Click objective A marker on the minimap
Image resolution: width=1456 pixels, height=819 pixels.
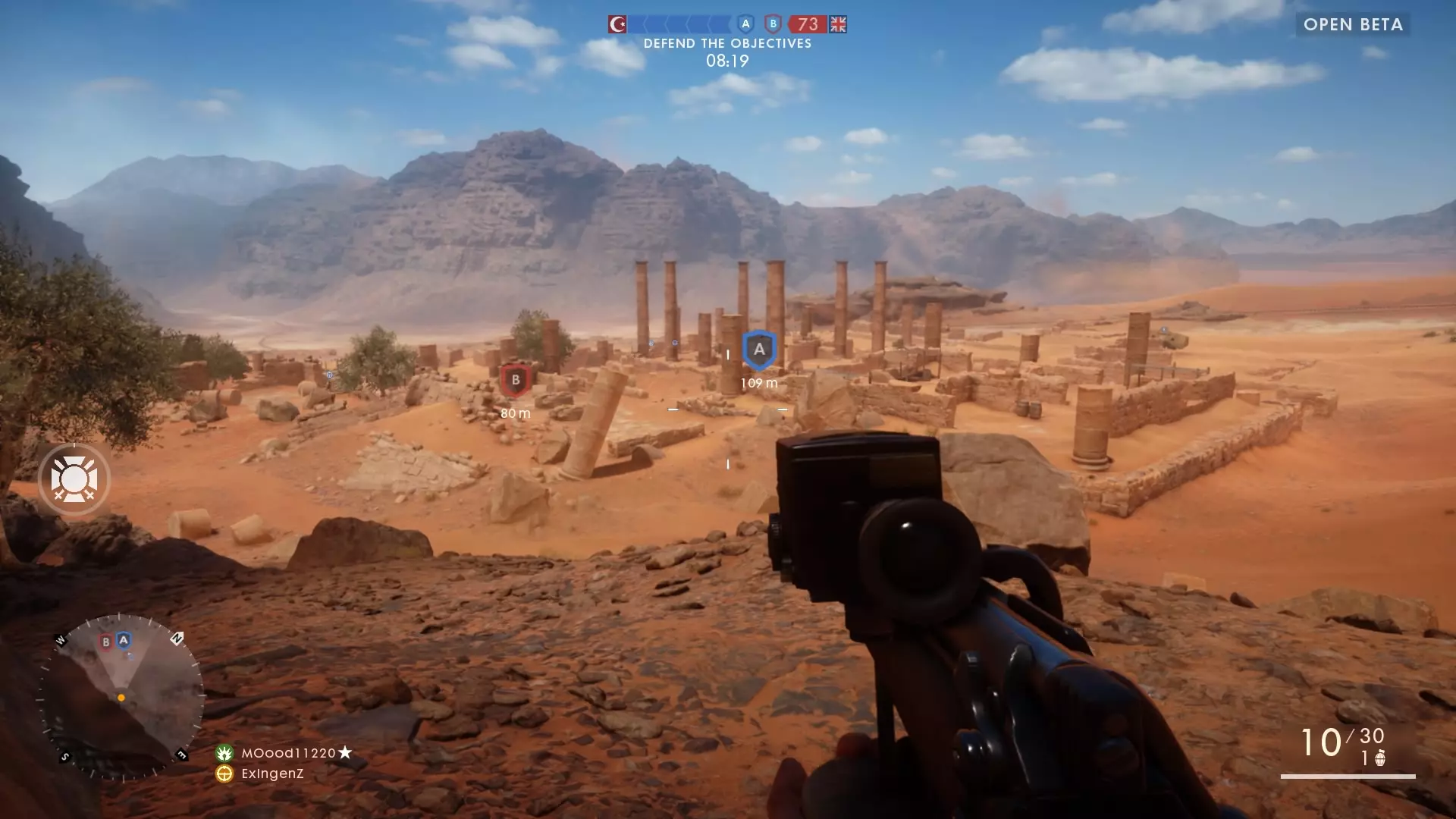click(124, 641)
